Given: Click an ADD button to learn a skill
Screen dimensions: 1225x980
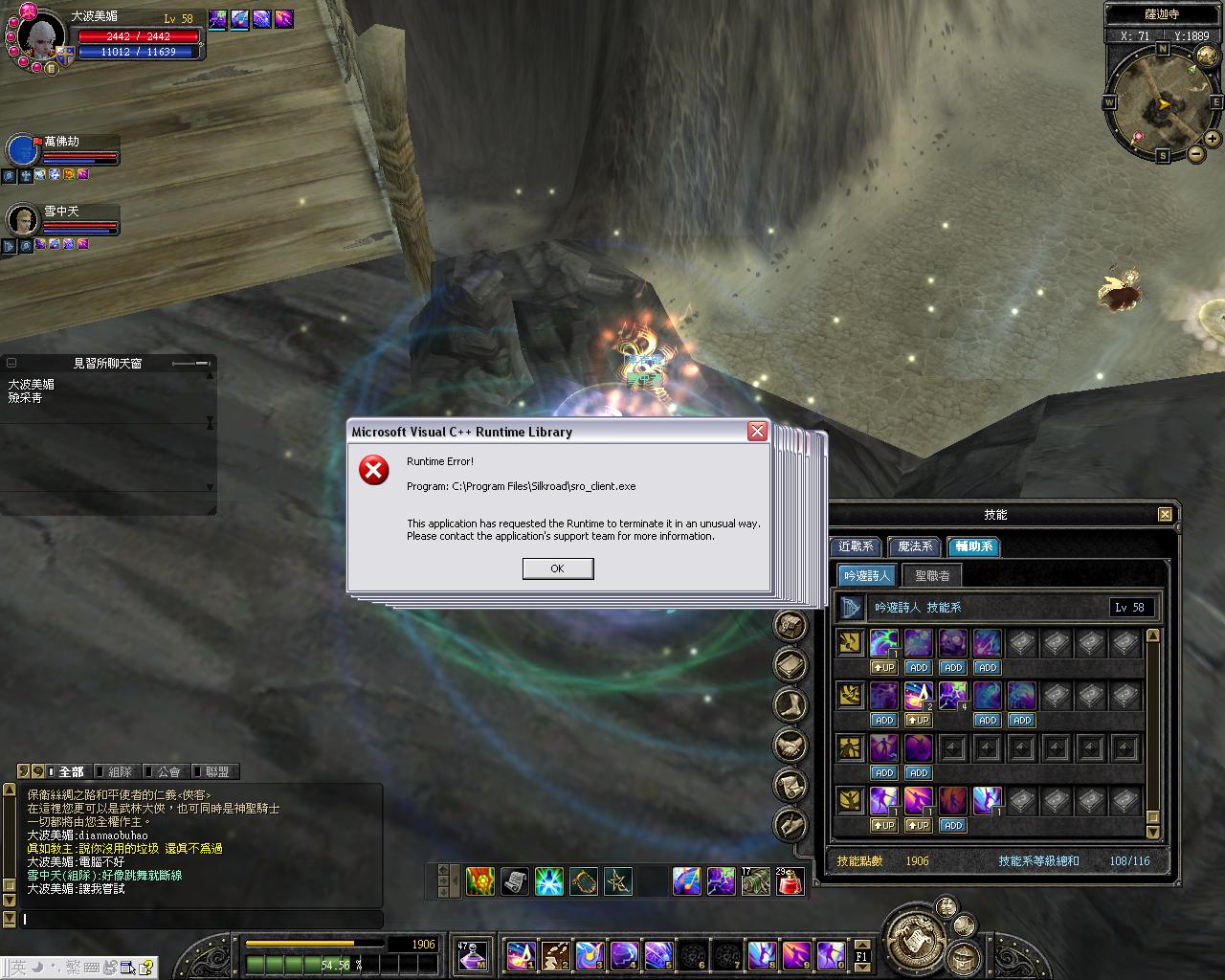Looking at the screenshot, I should pos(918,667).
